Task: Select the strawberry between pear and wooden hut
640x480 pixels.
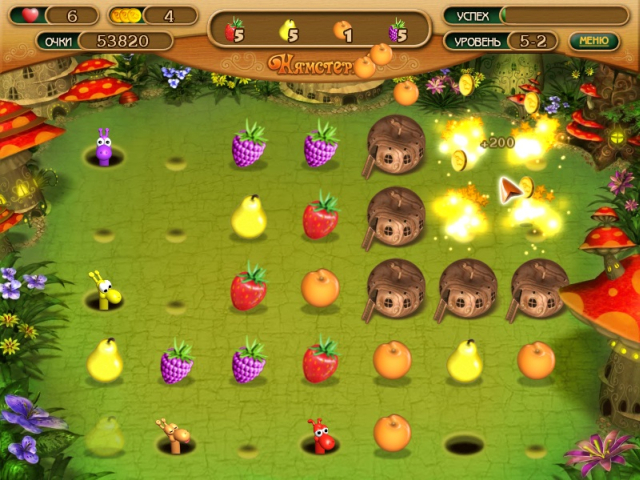Action: tap(320, 216)
